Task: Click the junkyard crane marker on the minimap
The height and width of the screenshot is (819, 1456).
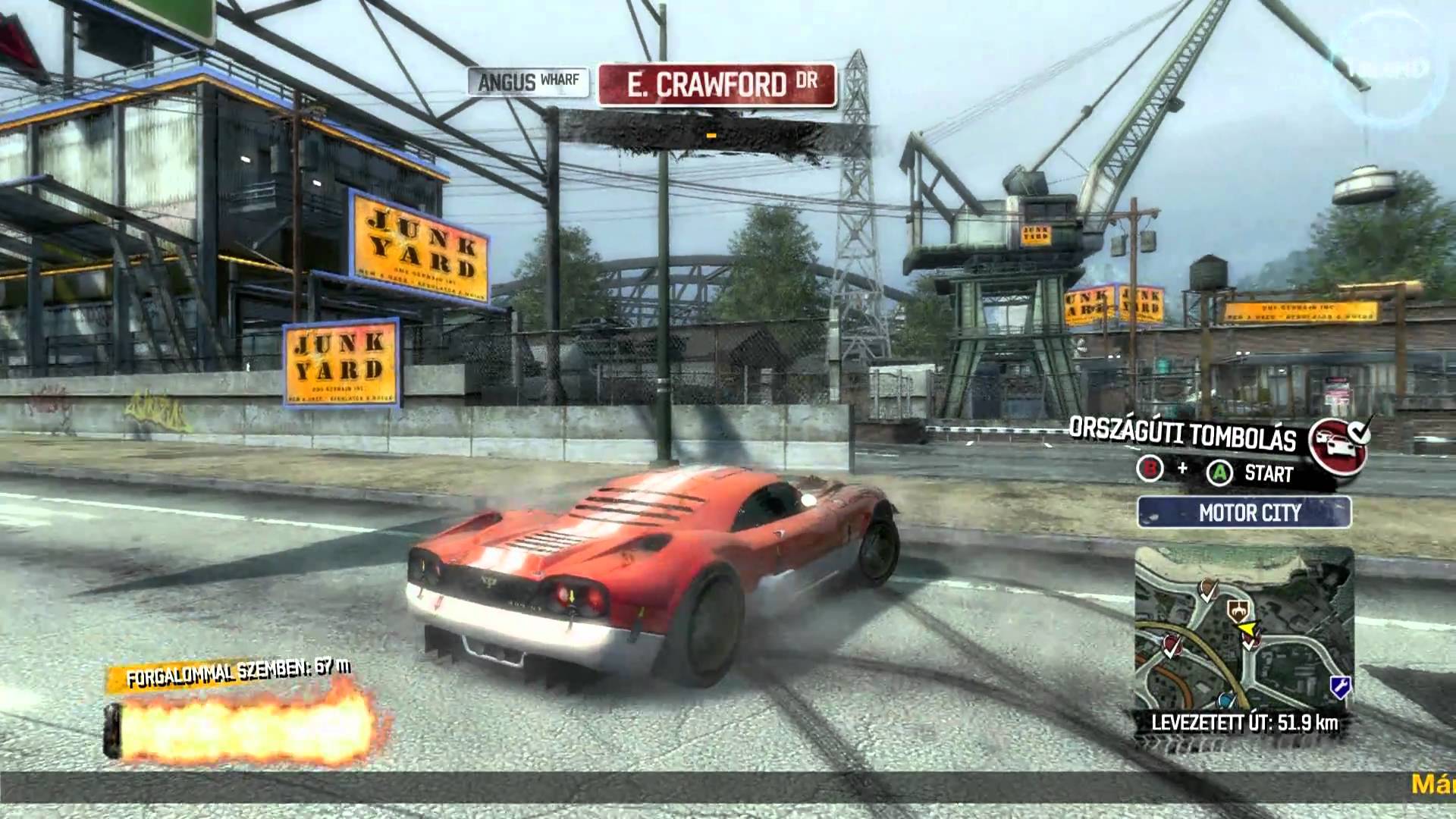Action: click(1239, 610)
